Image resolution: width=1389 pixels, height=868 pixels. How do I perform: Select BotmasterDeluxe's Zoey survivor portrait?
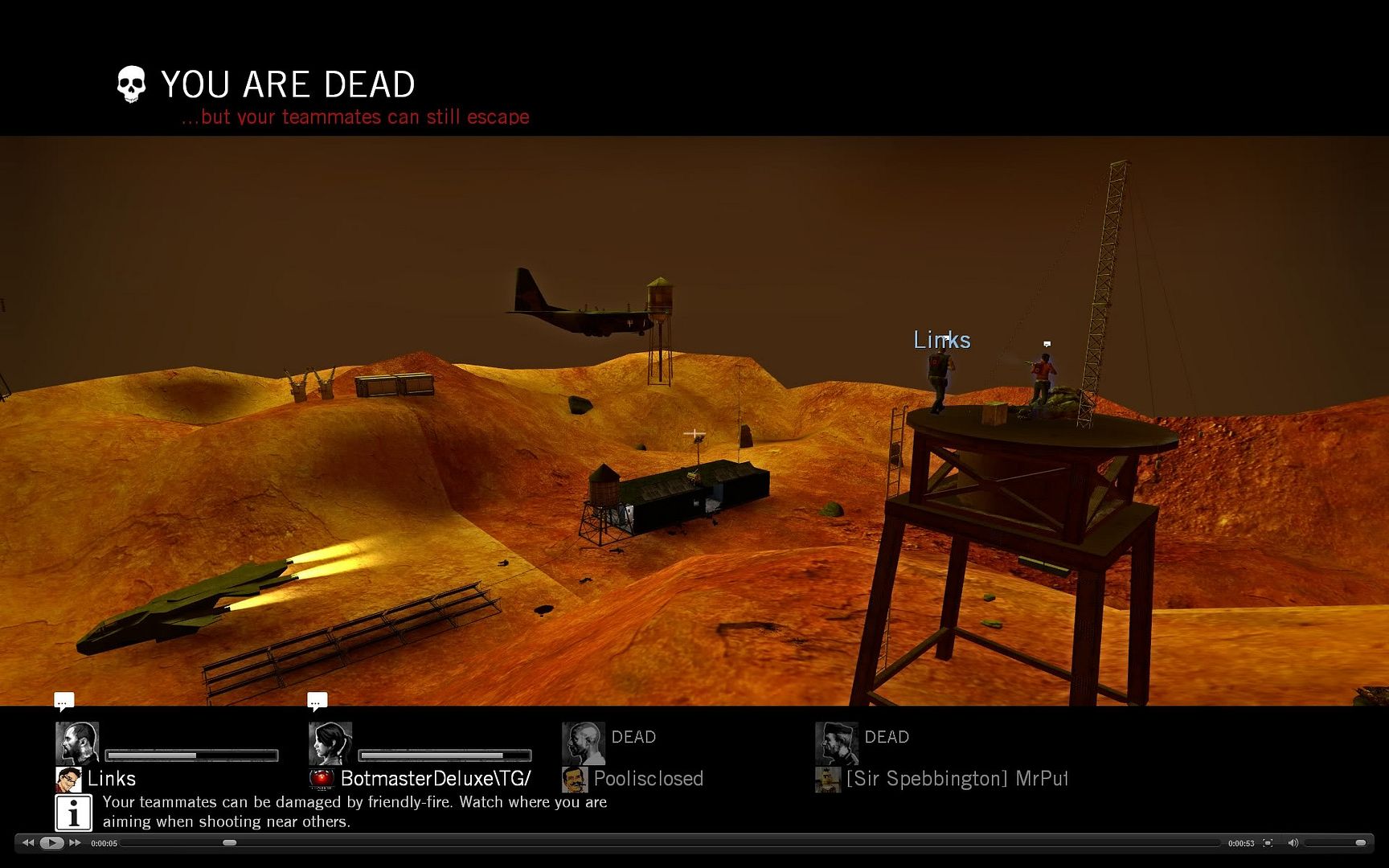[x=330, y=743]
